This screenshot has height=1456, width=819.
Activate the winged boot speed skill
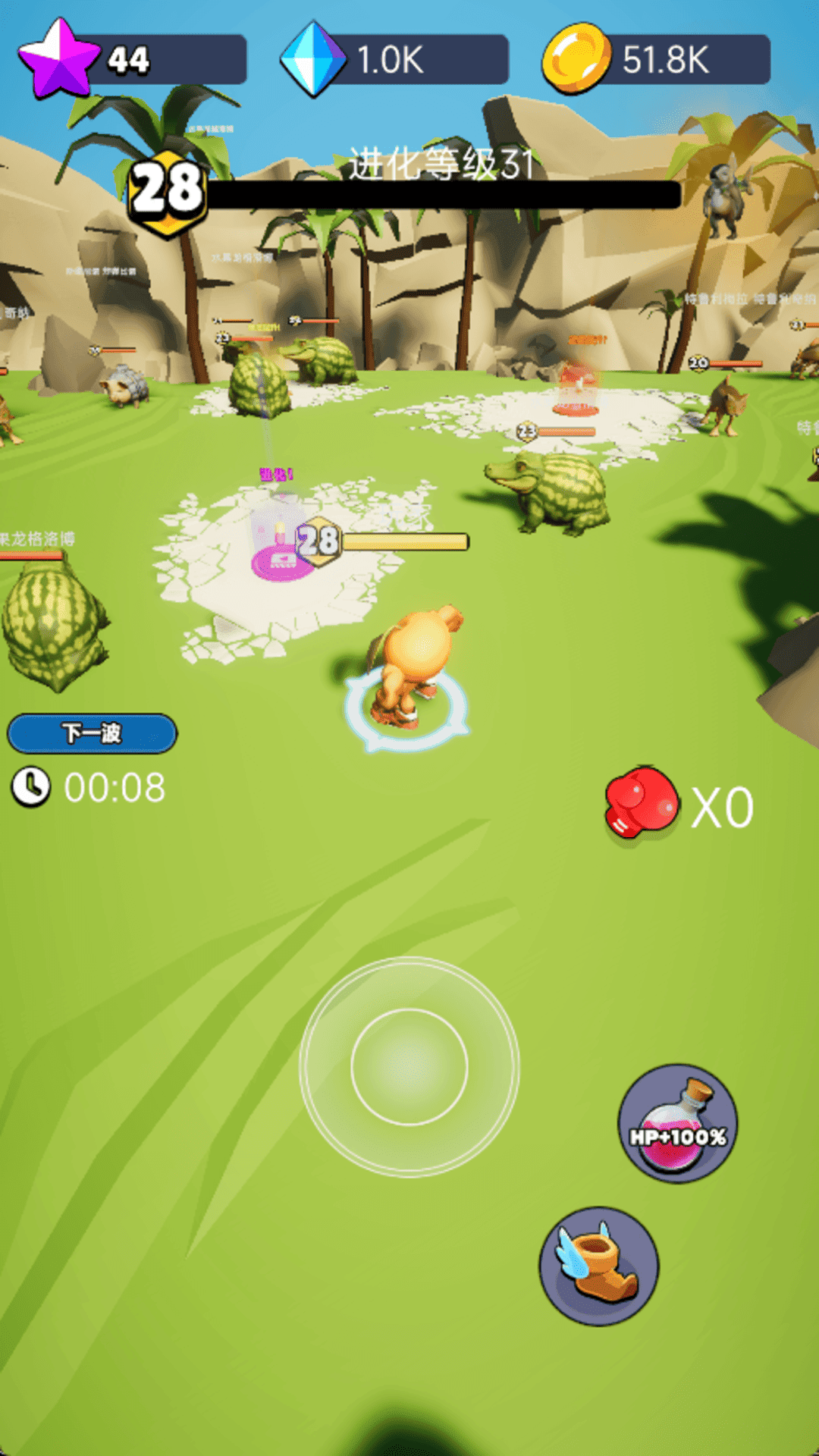click(598, 1266)
